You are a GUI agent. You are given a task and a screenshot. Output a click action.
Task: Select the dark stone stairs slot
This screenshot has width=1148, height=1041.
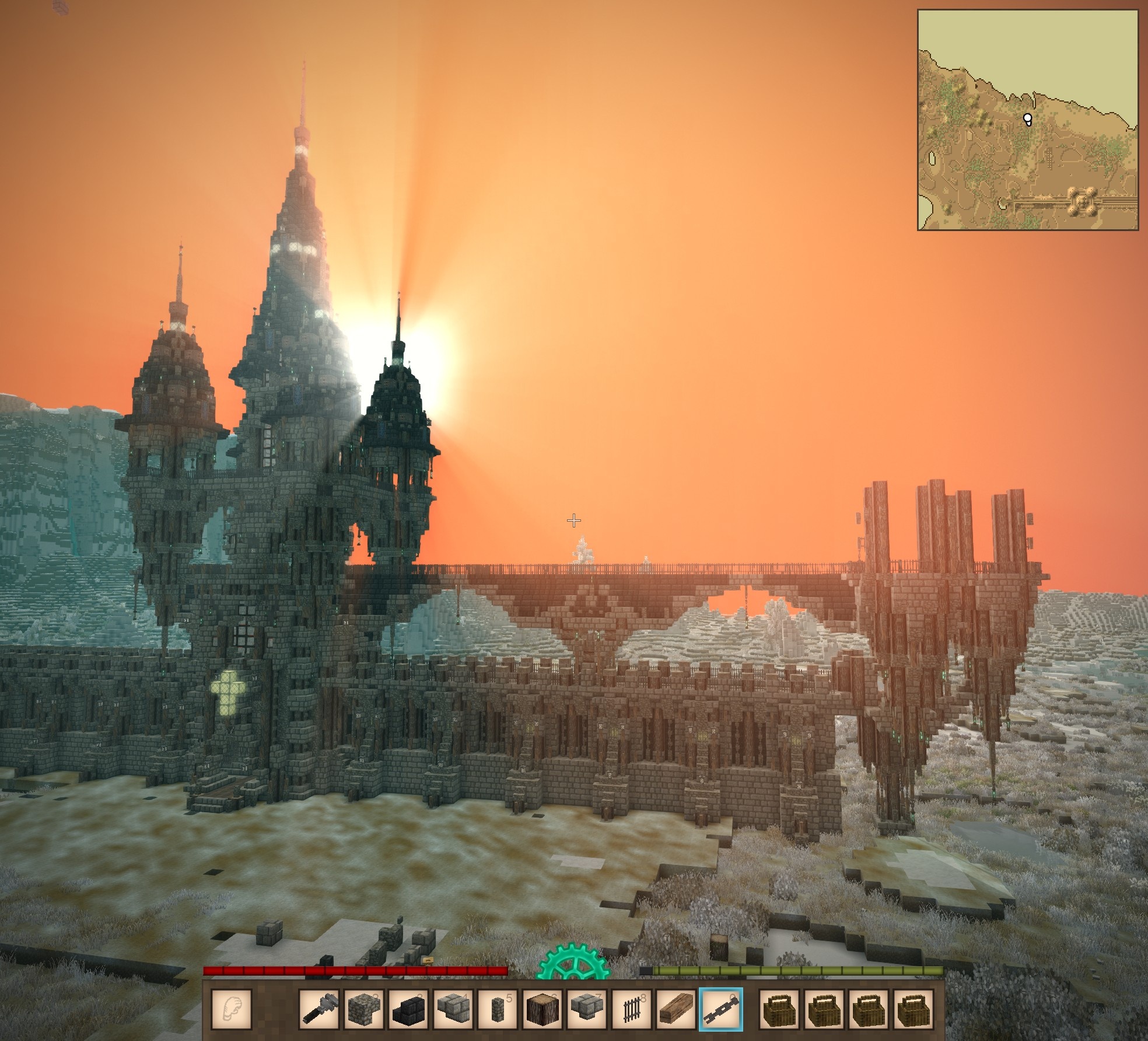coord(408,1009)
